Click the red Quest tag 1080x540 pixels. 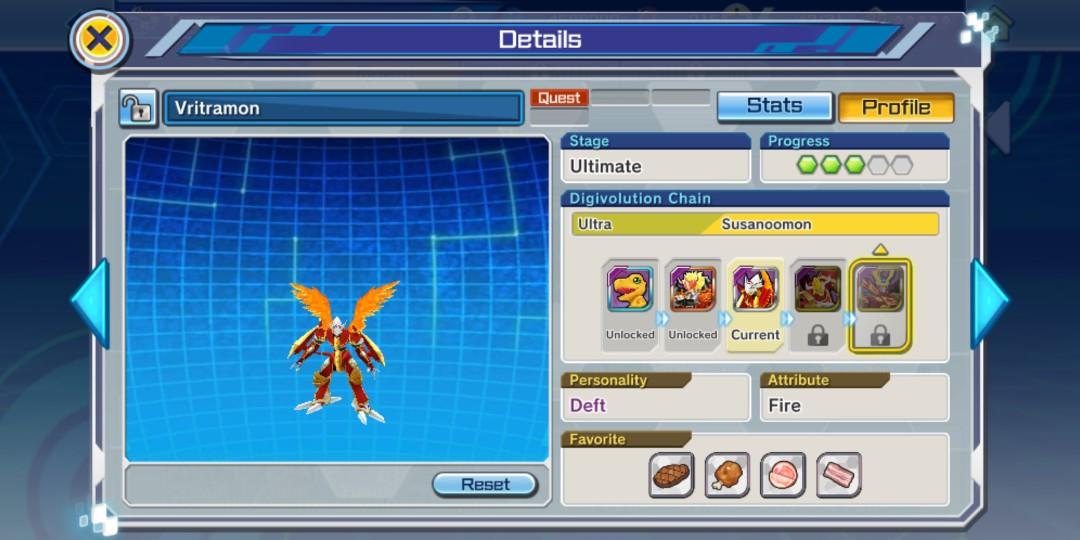coord(559,98)
